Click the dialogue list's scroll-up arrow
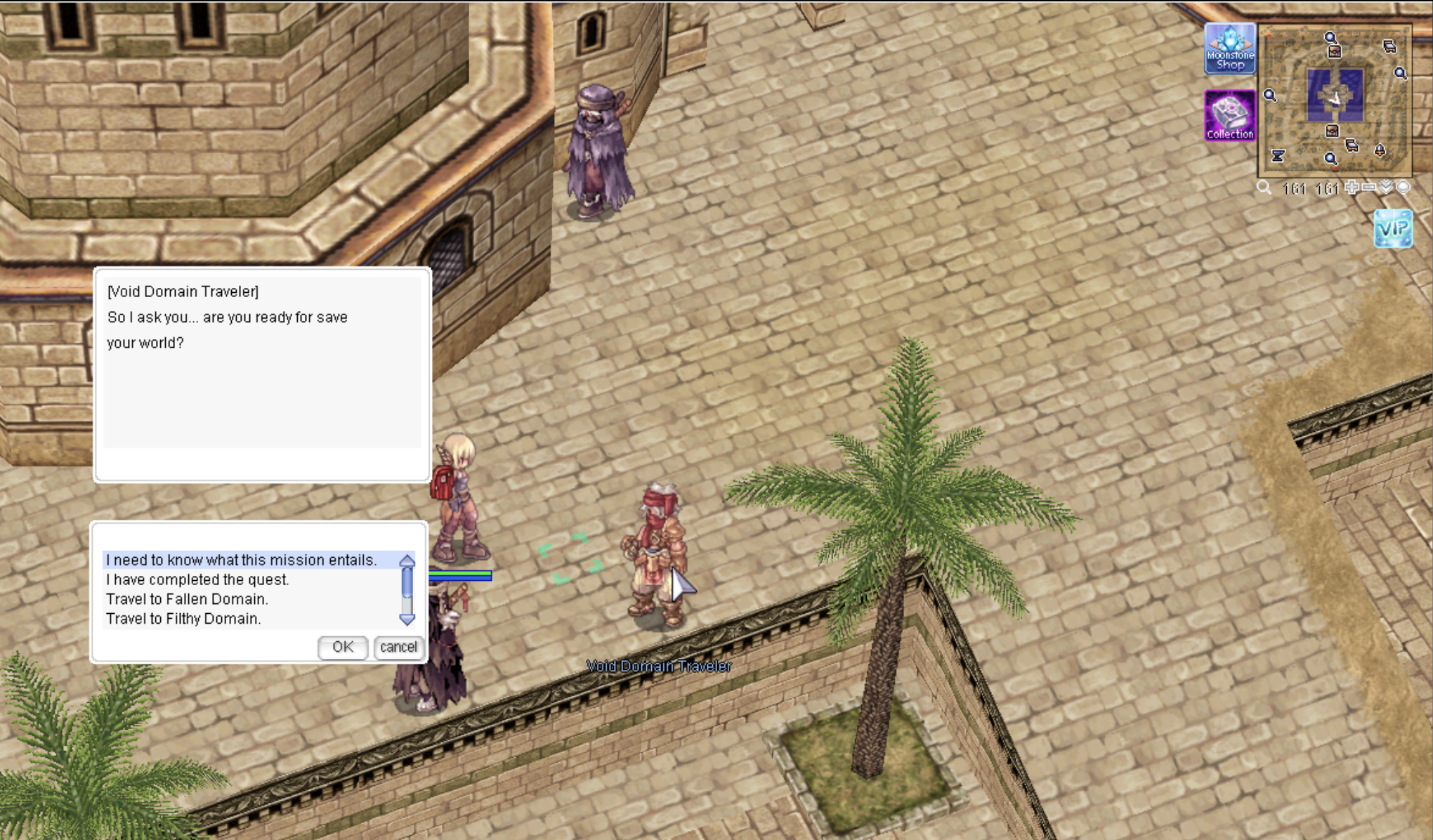 coord(407,560)
